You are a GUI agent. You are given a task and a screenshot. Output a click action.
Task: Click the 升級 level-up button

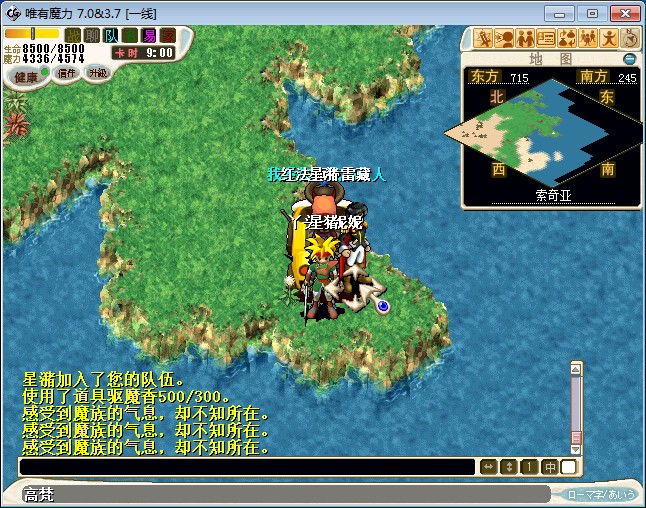[x=97, y=73]
